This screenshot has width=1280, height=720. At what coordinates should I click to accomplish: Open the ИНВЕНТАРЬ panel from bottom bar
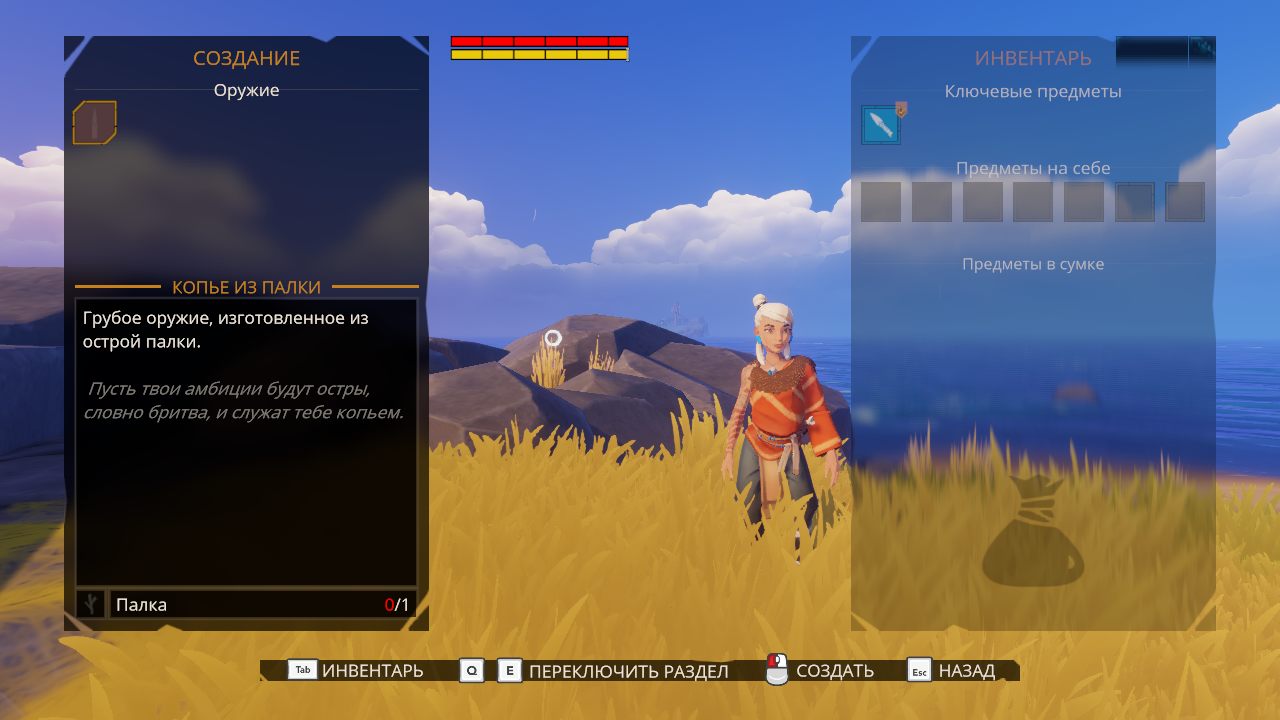click(x=357, y=671)
